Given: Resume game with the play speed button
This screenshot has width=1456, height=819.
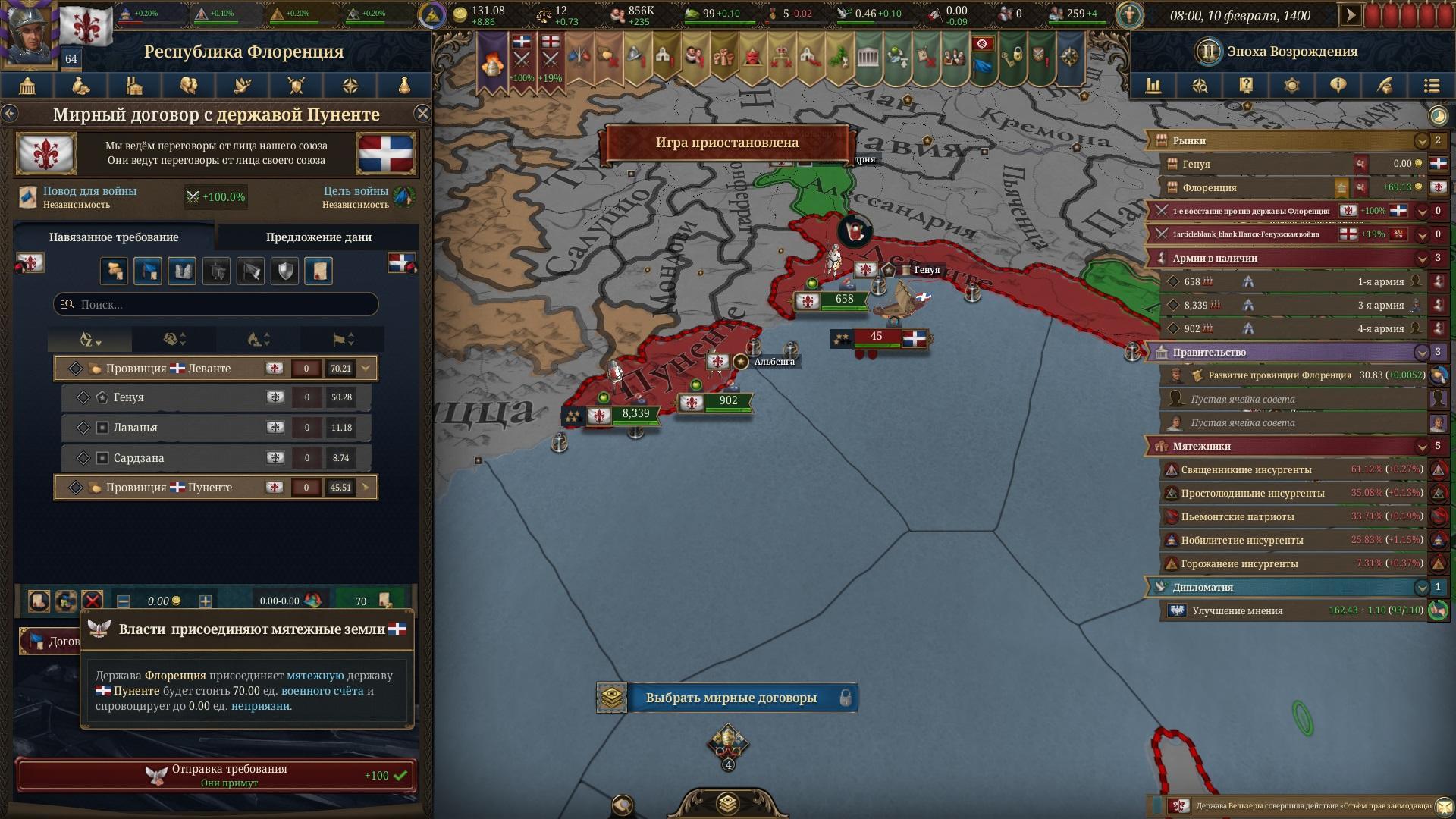Looking at the screenshot, I should [1351, 15].
